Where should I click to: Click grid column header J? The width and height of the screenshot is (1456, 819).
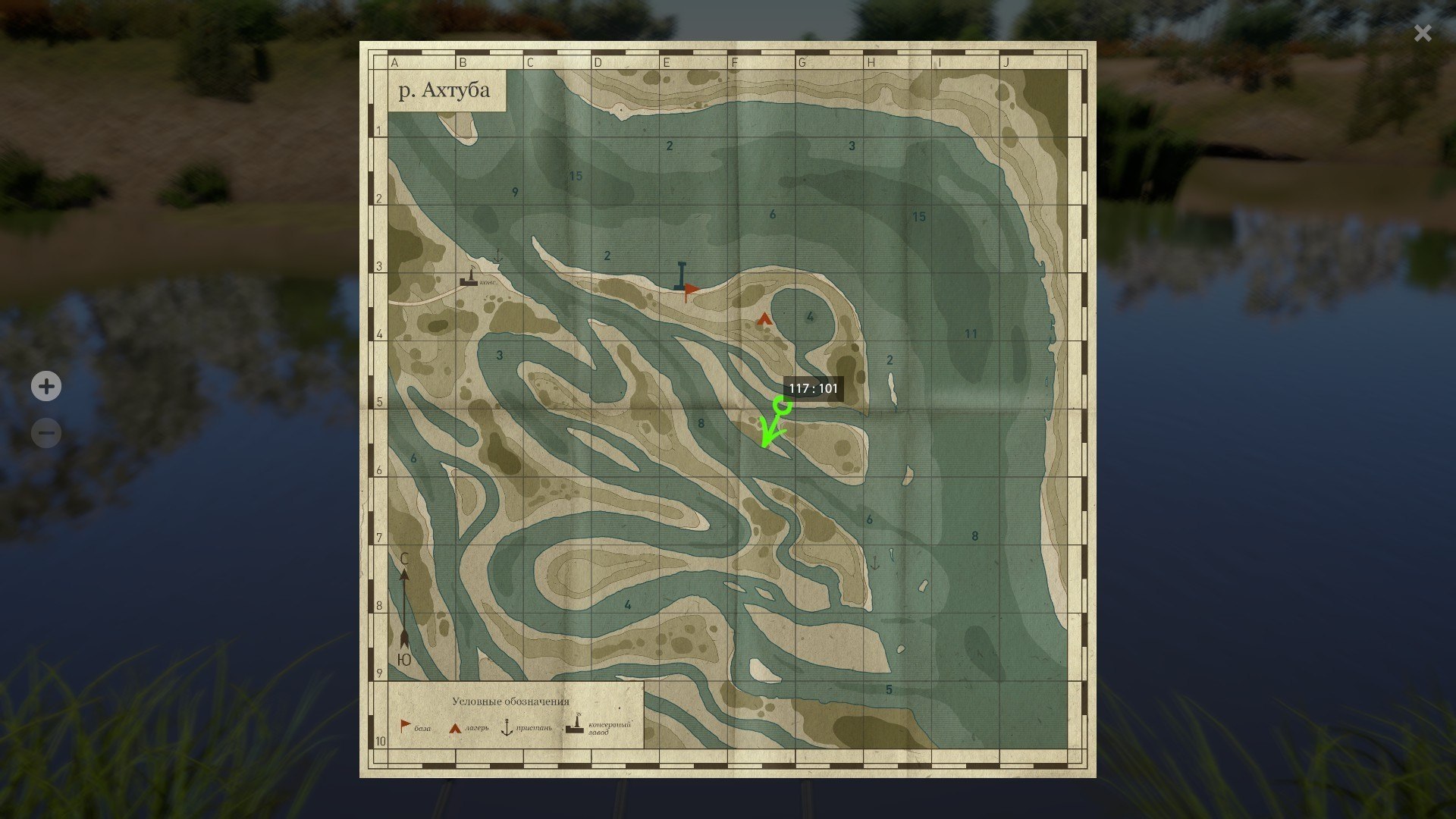[x=1006, y=63]
